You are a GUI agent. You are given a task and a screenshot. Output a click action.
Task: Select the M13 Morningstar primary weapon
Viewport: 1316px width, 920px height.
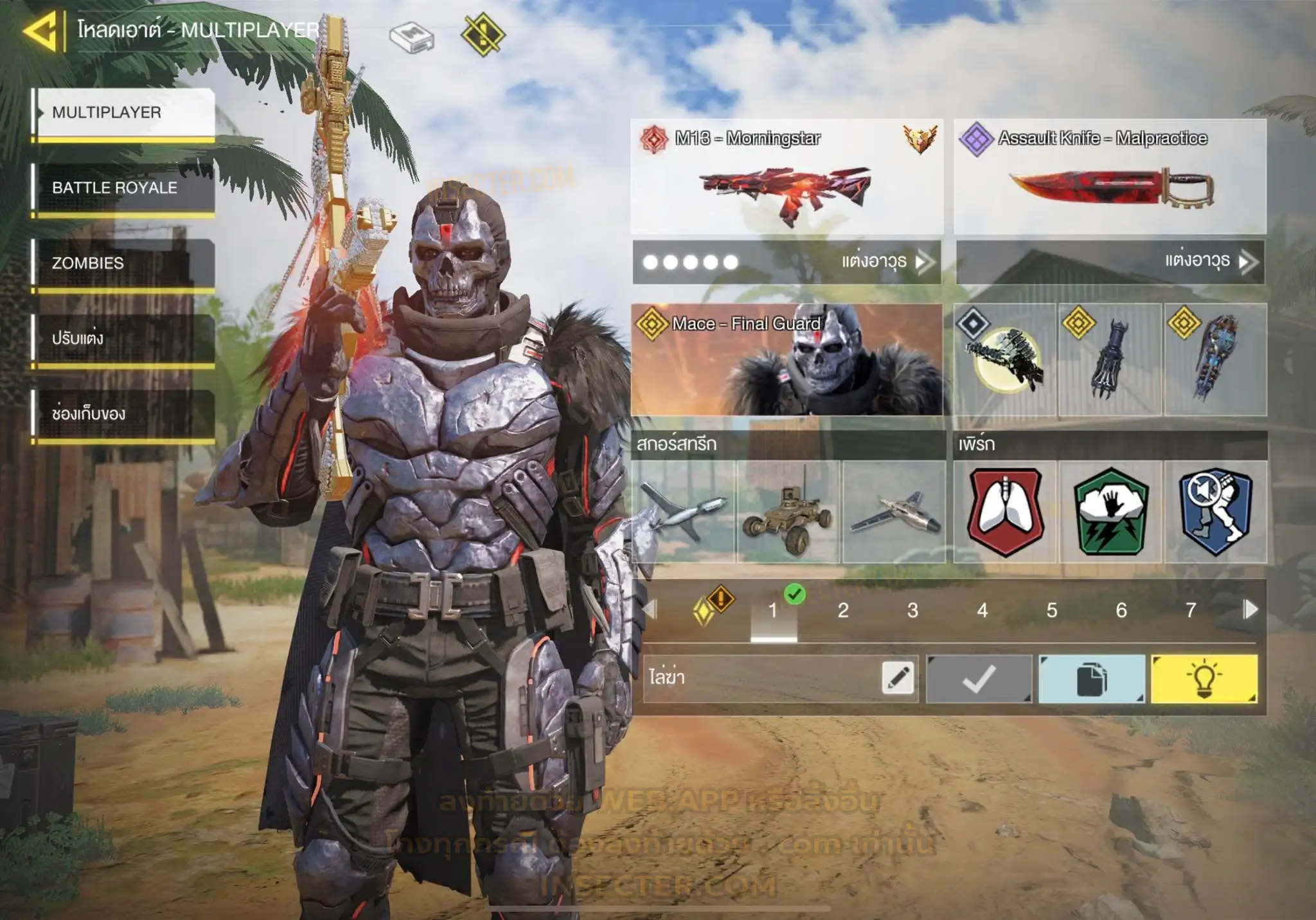point(787,177)
